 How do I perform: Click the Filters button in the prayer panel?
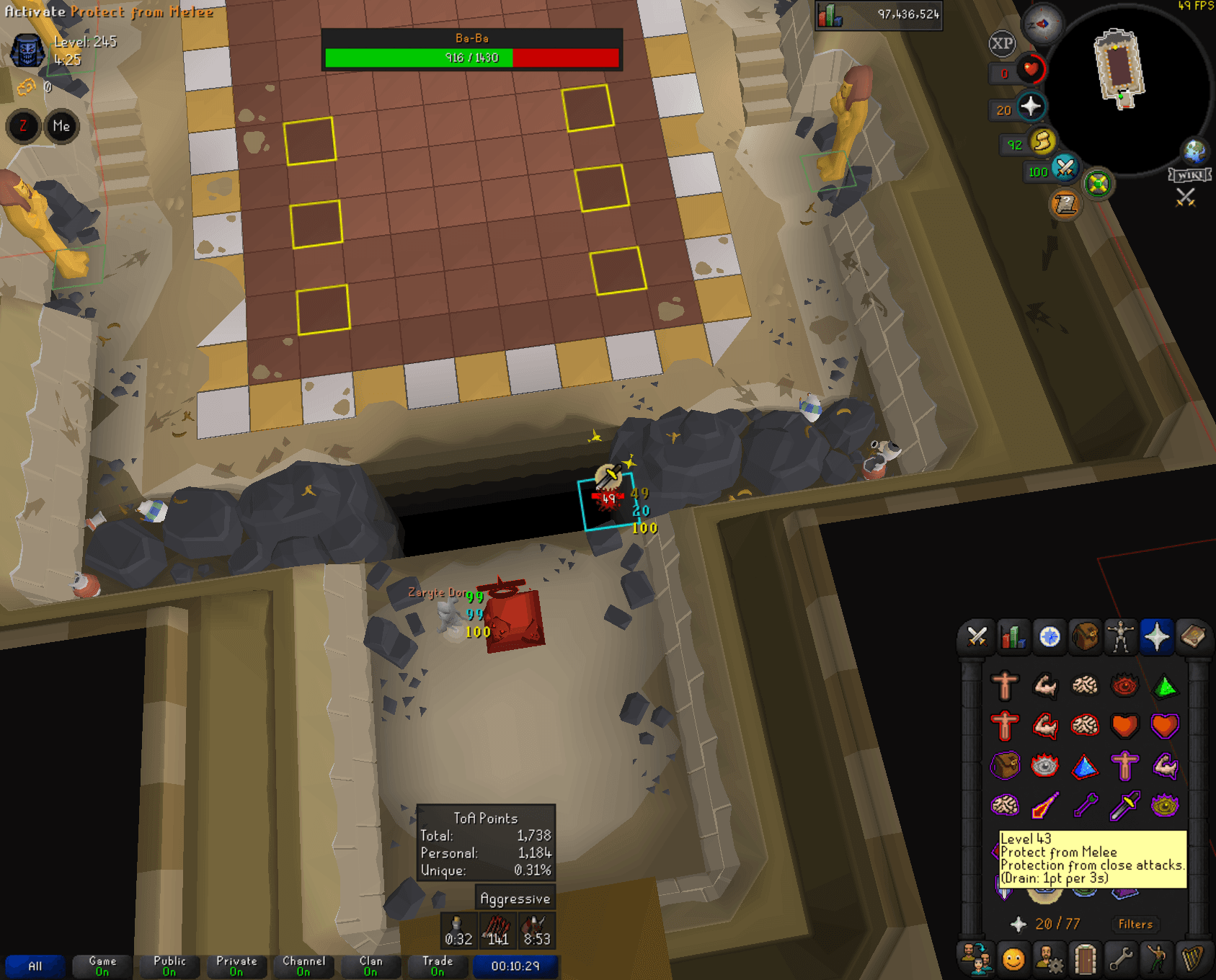coord(1135,924)
